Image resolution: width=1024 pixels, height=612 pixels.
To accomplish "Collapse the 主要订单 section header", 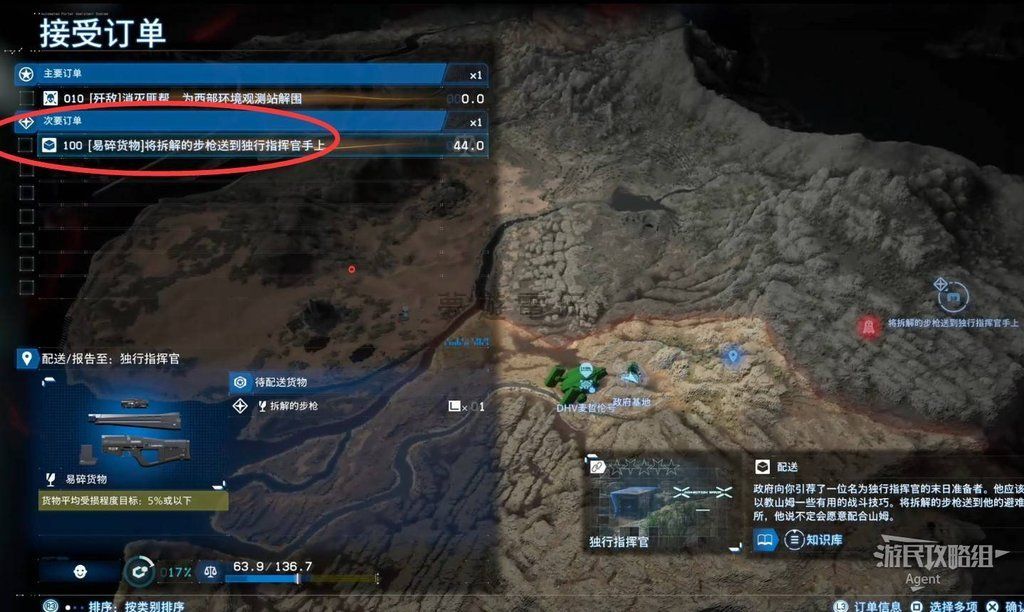I will tap(240, 74).
